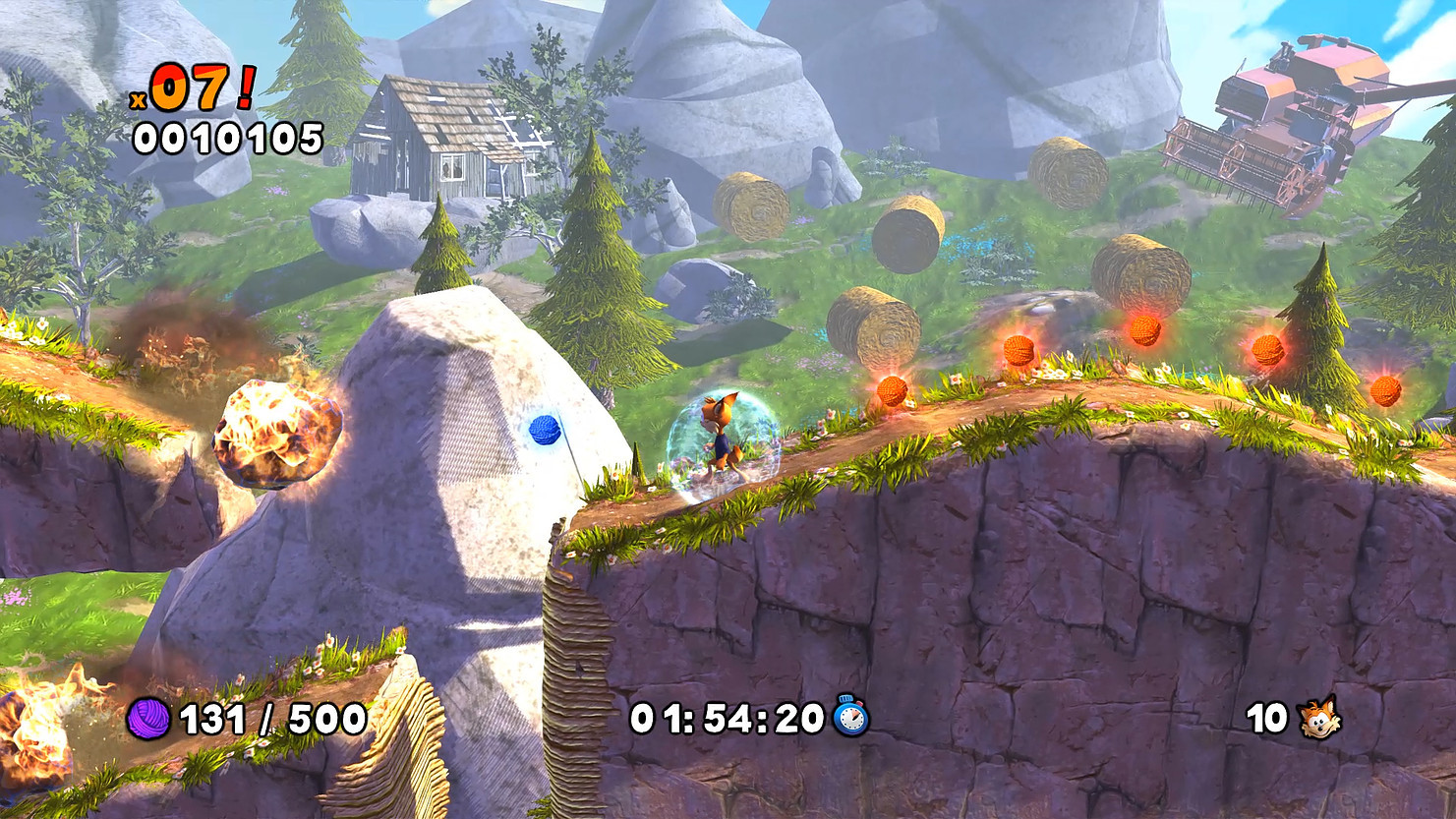Click the purple yarn ball counter icon

pyautogui.click(x=148, y=719)
